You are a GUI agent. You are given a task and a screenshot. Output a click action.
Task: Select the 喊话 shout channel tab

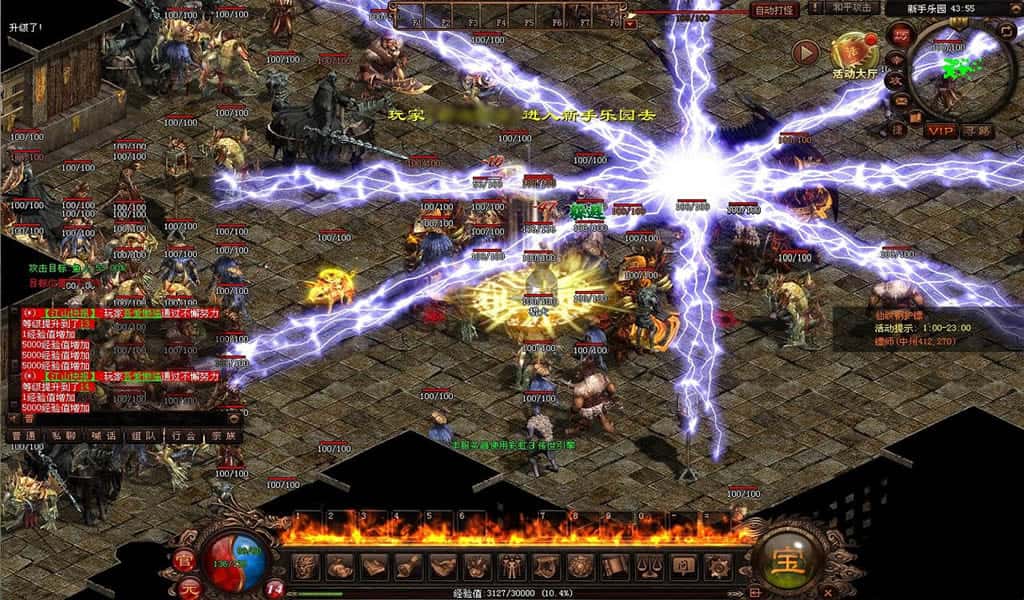click(104, 436)
